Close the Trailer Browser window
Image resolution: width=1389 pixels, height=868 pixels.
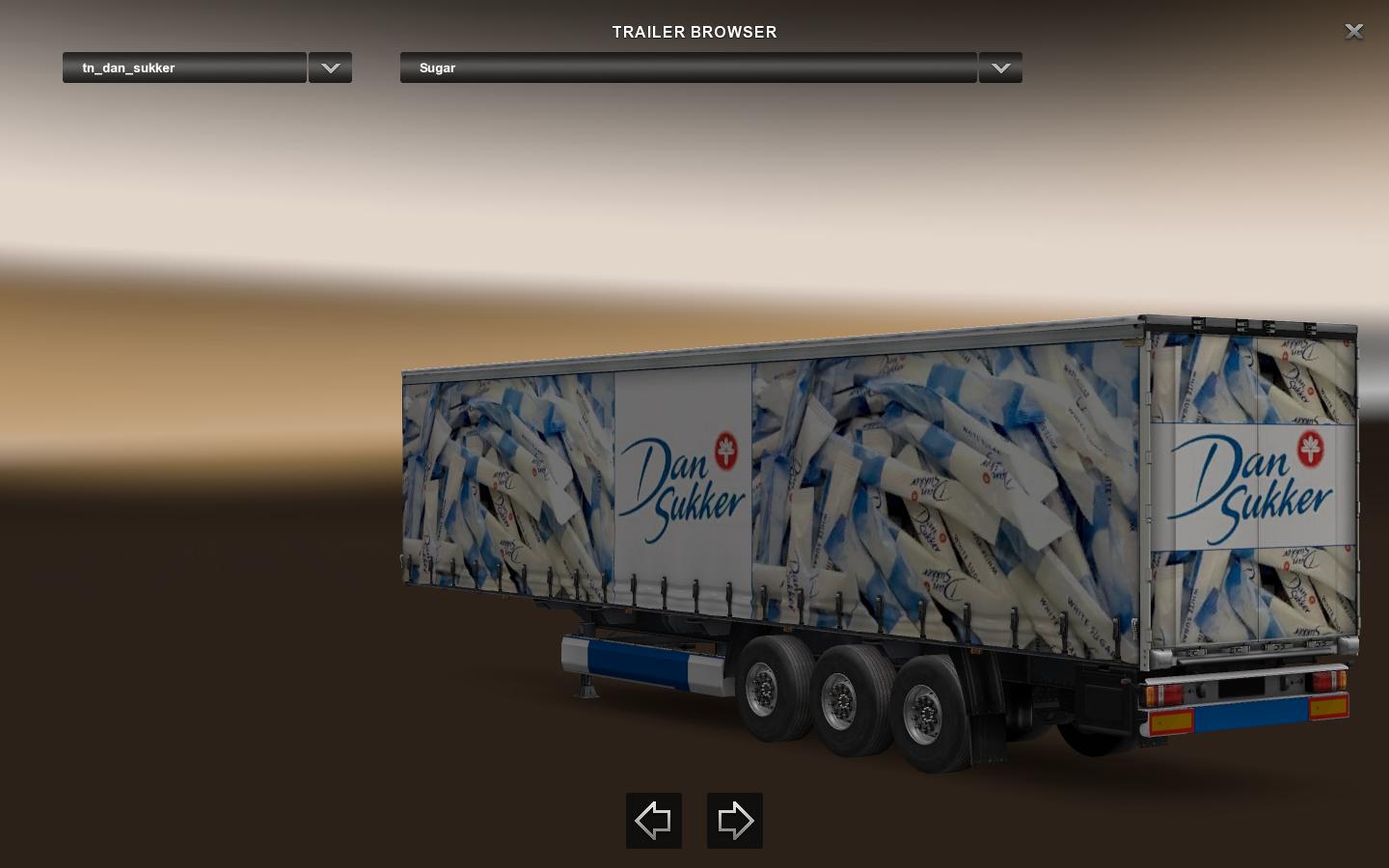tap(1353, 32)
